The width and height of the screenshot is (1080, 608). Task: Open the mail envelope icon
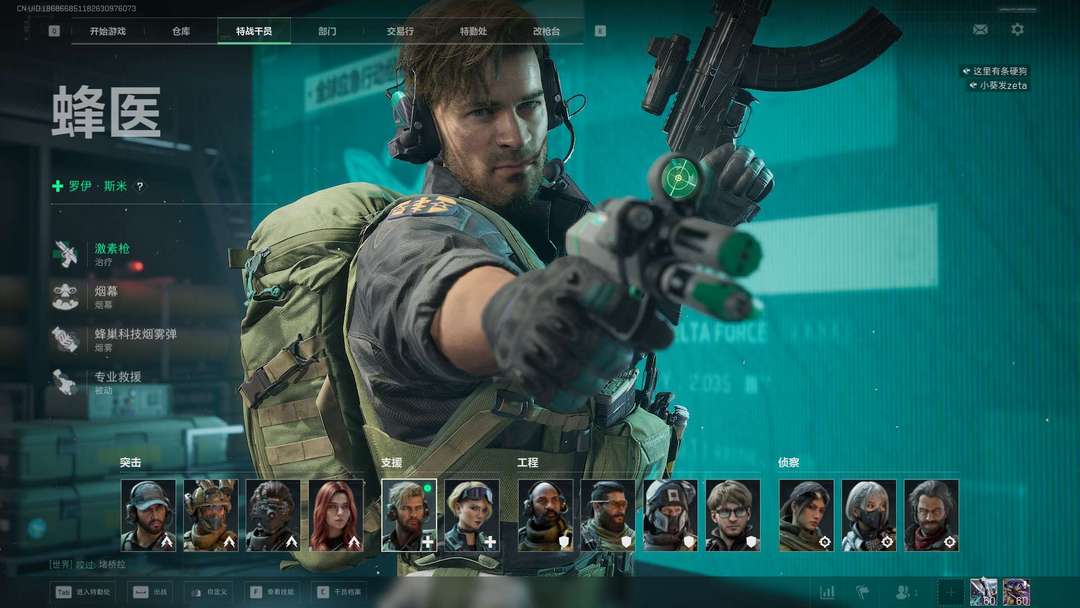(x=980, y=30)
